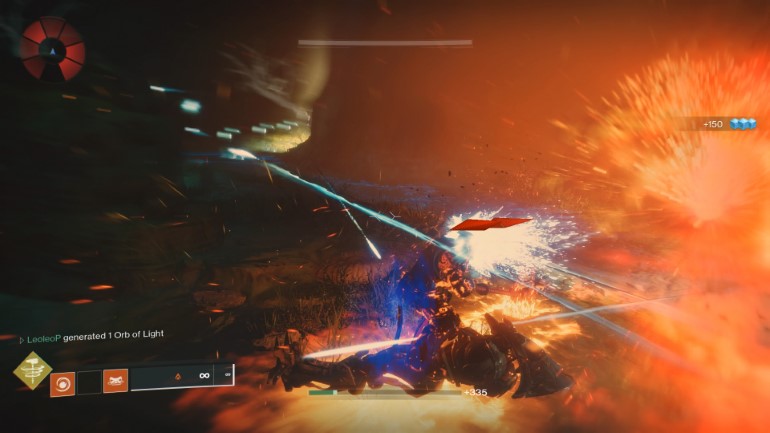Select the orange melee ability icon

[115, 380]
